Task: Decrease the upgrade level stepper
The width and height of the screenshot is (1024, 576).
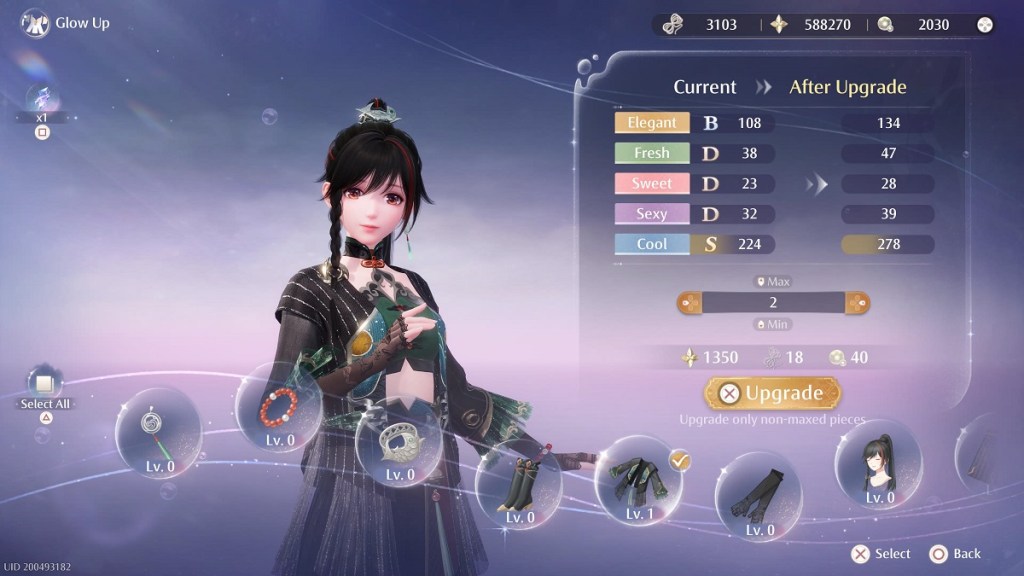Action: [x=687, y=301]
